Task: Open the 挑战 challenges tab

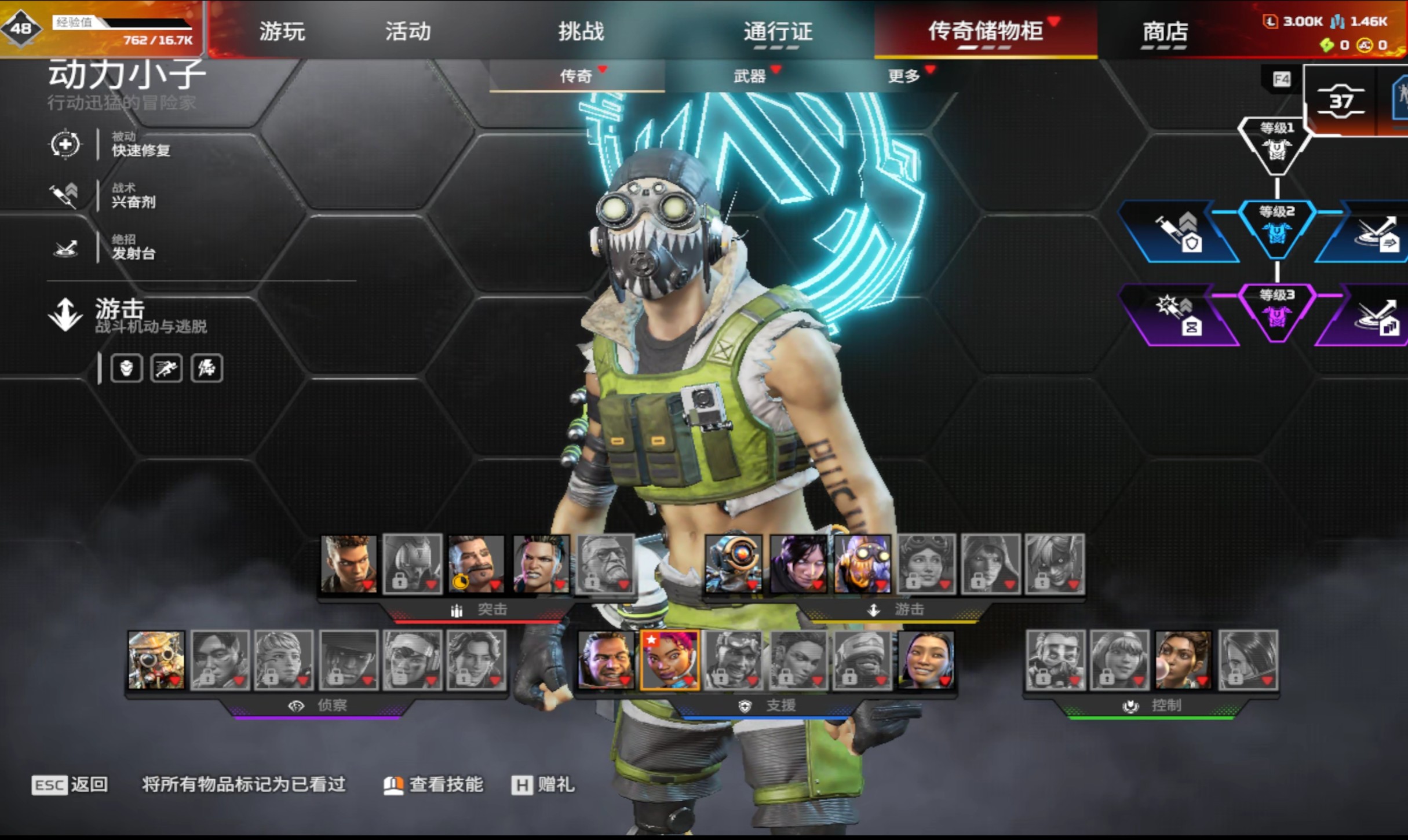Action: [x=581, y=31]
